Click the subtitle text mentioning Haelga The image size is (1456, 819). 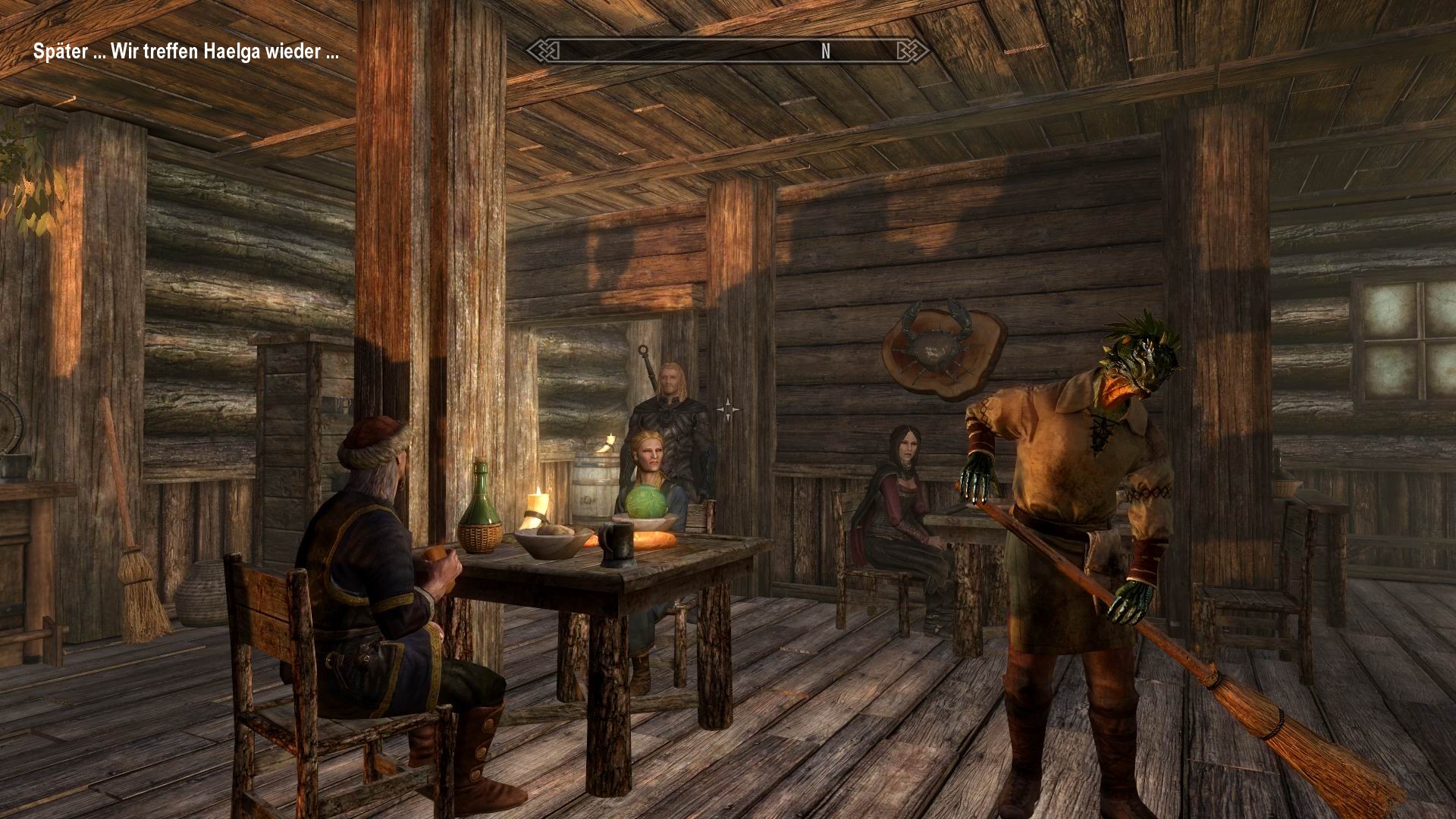pos(186,53)
